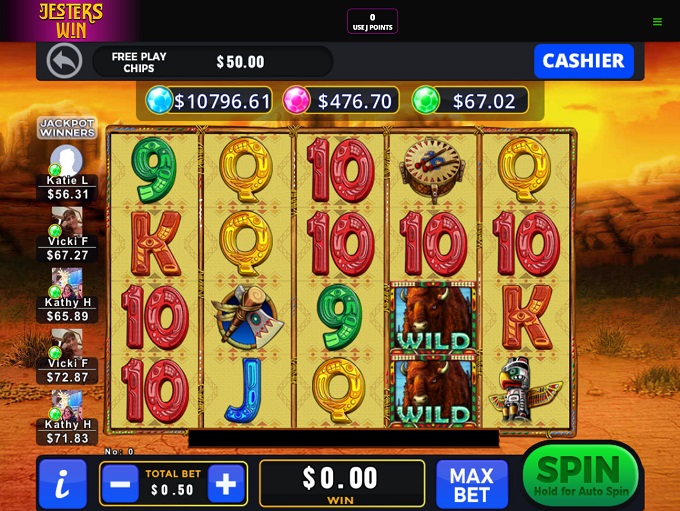The width and height of the screenshot is (680, 511).
Task: View the Vicki F $72.87 winner entry
Action: [67, 357]
